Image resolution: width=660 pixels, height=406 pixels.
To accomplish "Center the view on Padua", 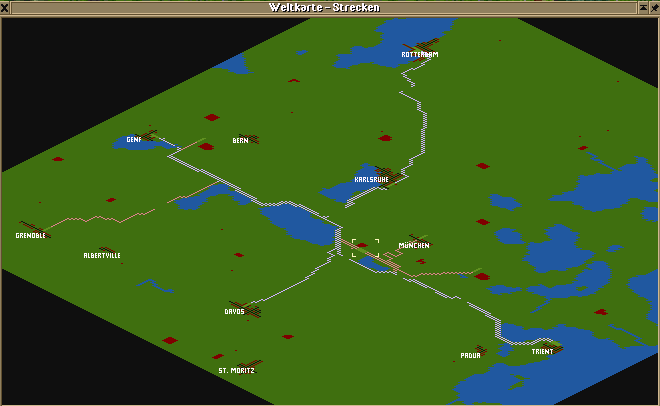I will tap(470, 355).
